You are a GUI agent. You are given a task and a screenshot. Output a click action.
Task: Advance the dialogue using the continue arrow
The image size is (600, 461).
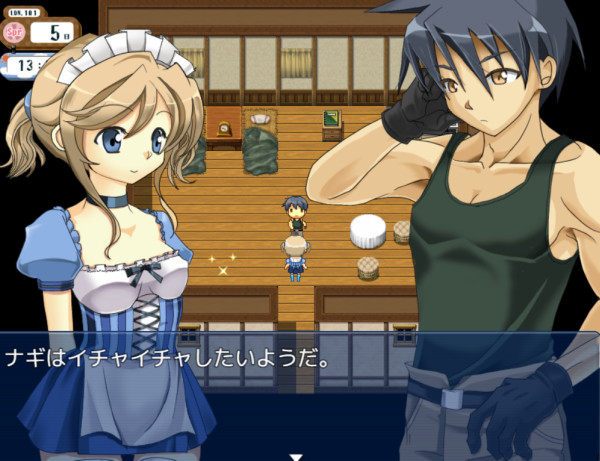(295, 456)
